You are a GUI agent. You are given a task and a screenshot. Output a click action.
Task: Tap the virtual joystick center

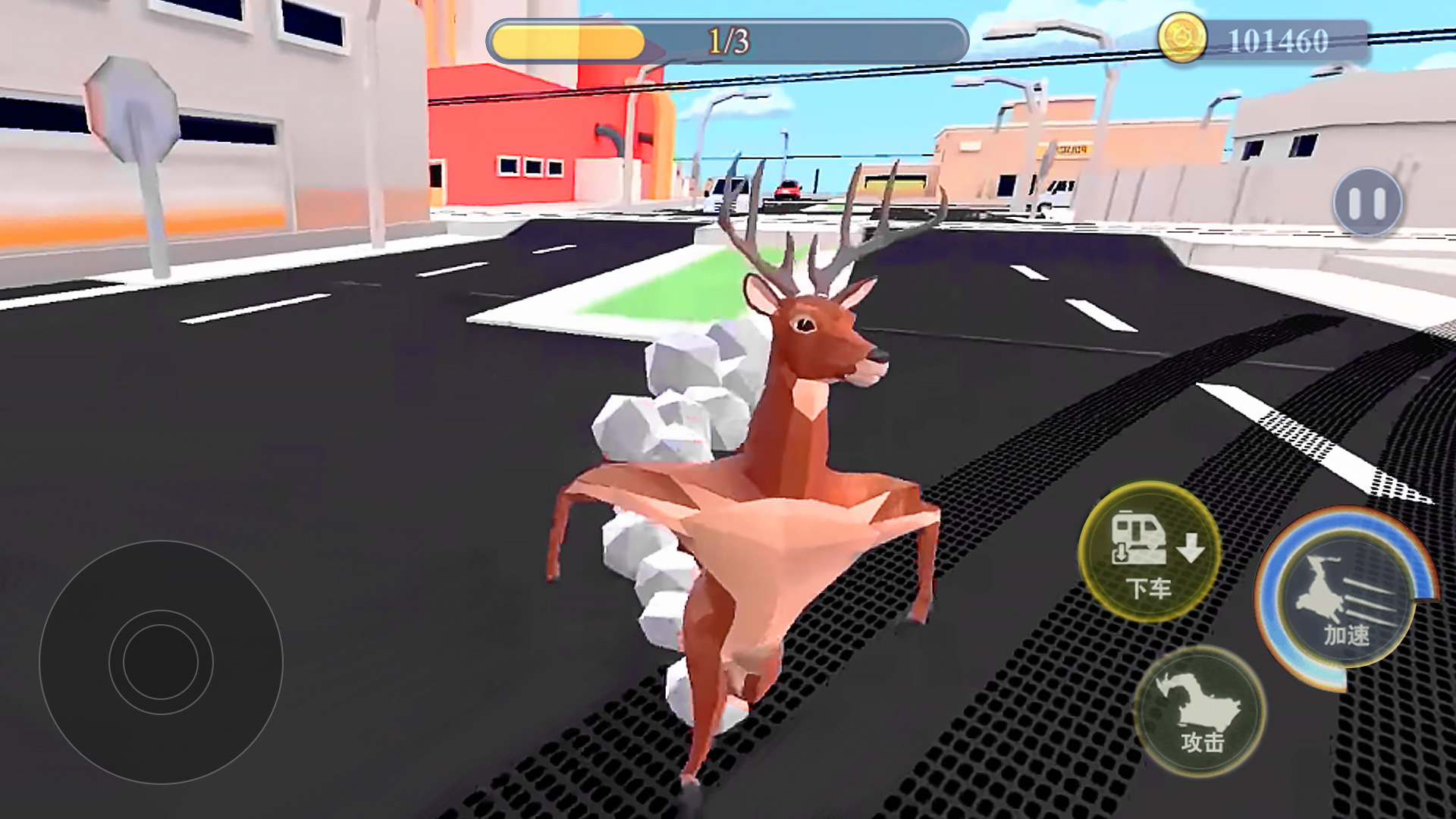pos(161,661)
